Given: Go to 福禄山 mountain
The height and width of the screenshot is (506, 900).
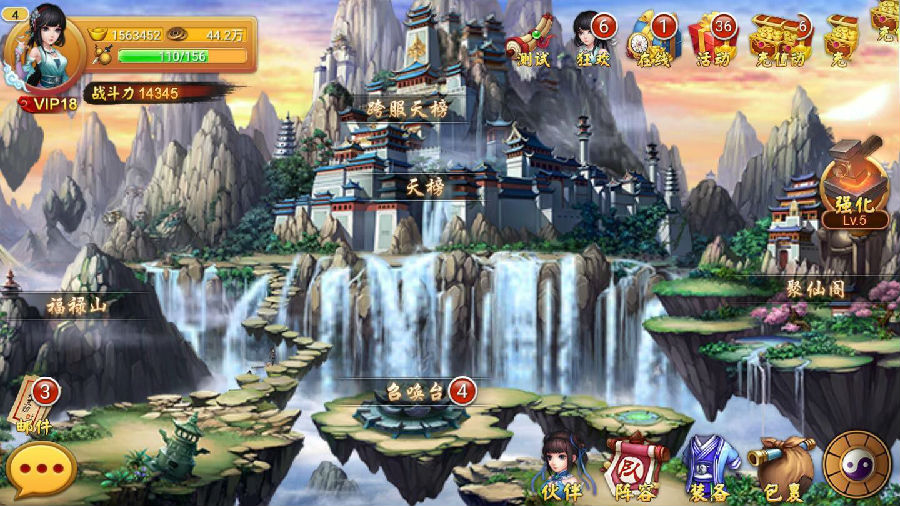Looking at the screenshot, I should 77,306.
